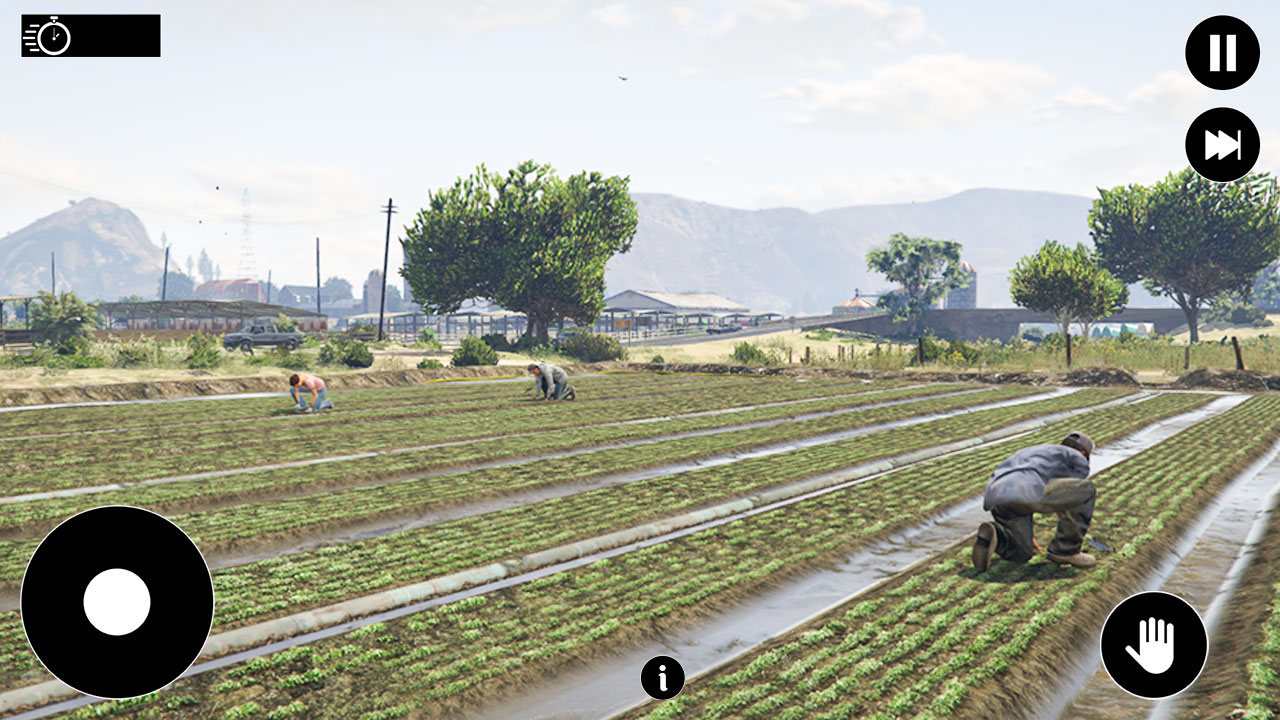Select the distant farmer kneeling mid-field

point(548,380)
